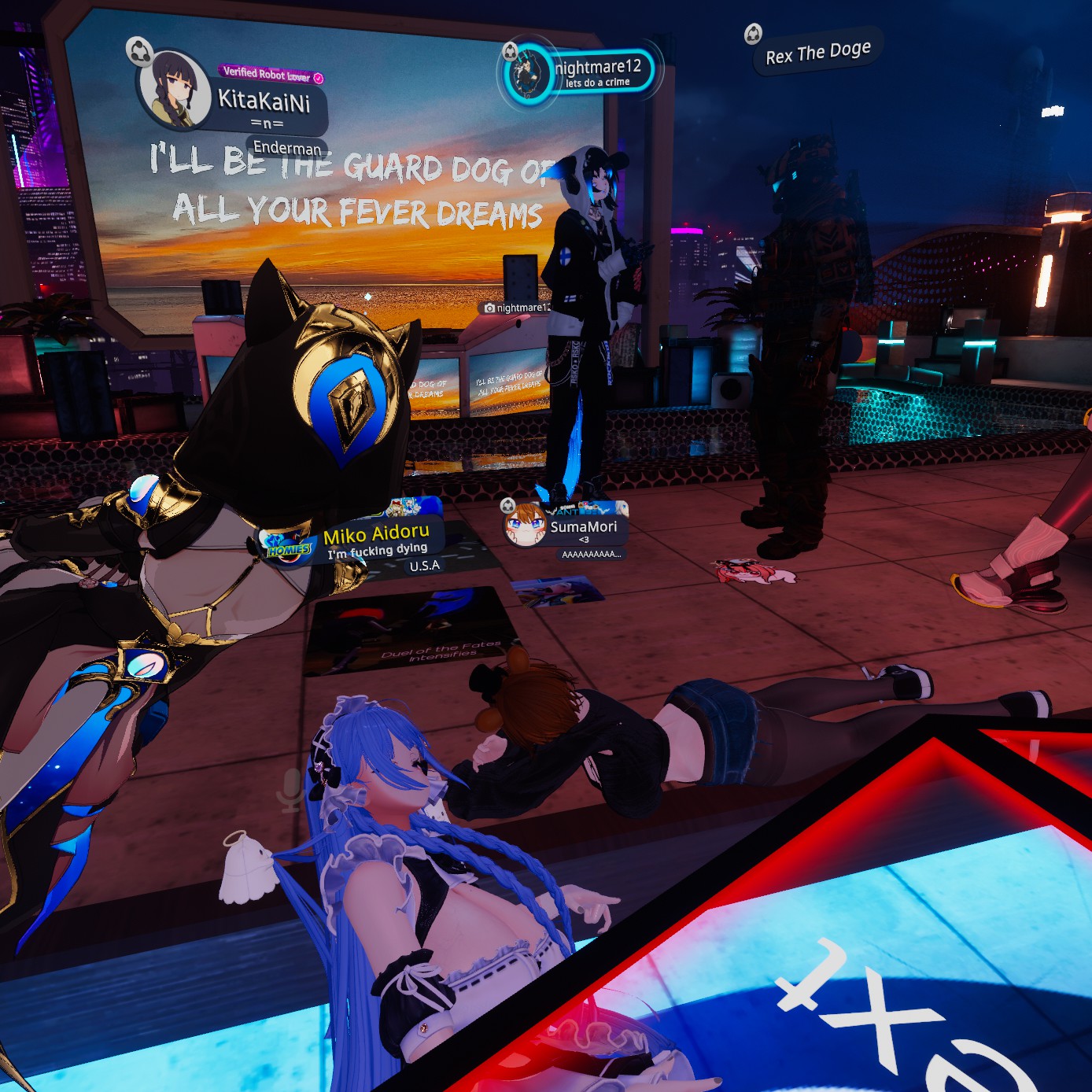This screenshot has width=1092, height=1092.
Task: Pick the SumaMori nameplate
Action: point(583,527)
